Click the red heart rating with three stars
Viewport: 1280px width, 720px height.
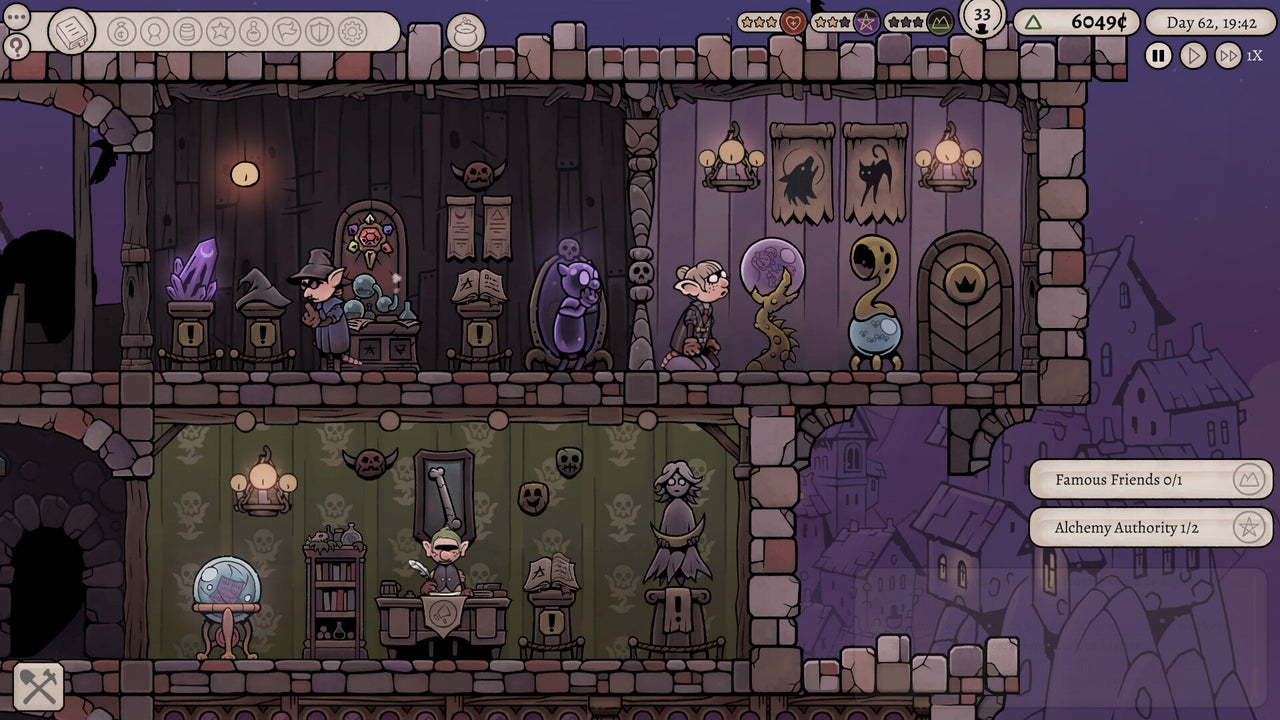click(794, 22)
